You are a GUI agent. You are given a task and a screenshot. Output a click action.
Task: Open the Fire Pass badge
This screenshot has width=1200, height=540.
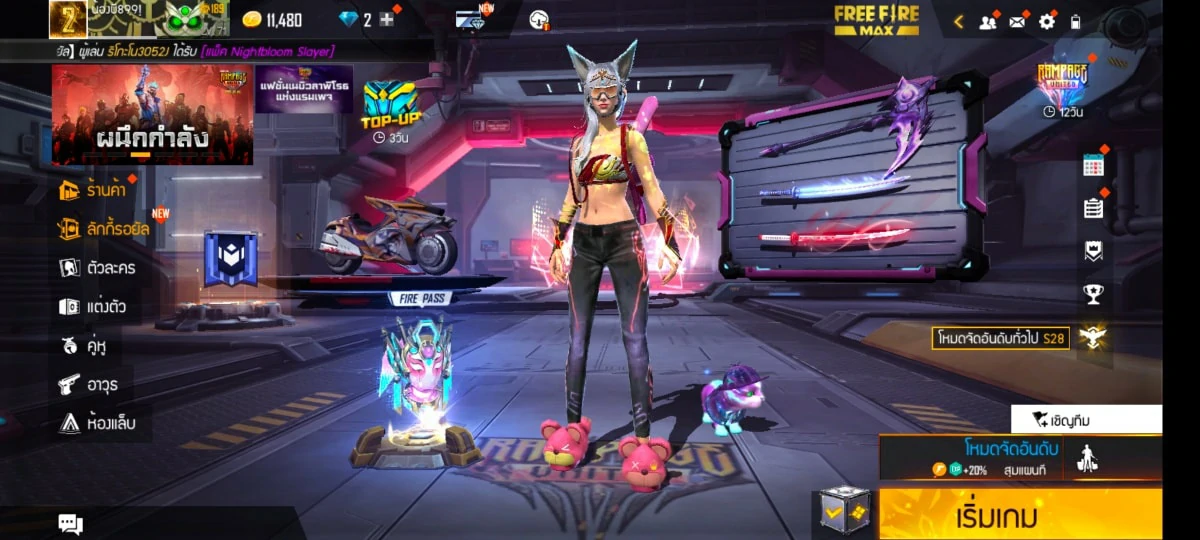coord(231,258)
